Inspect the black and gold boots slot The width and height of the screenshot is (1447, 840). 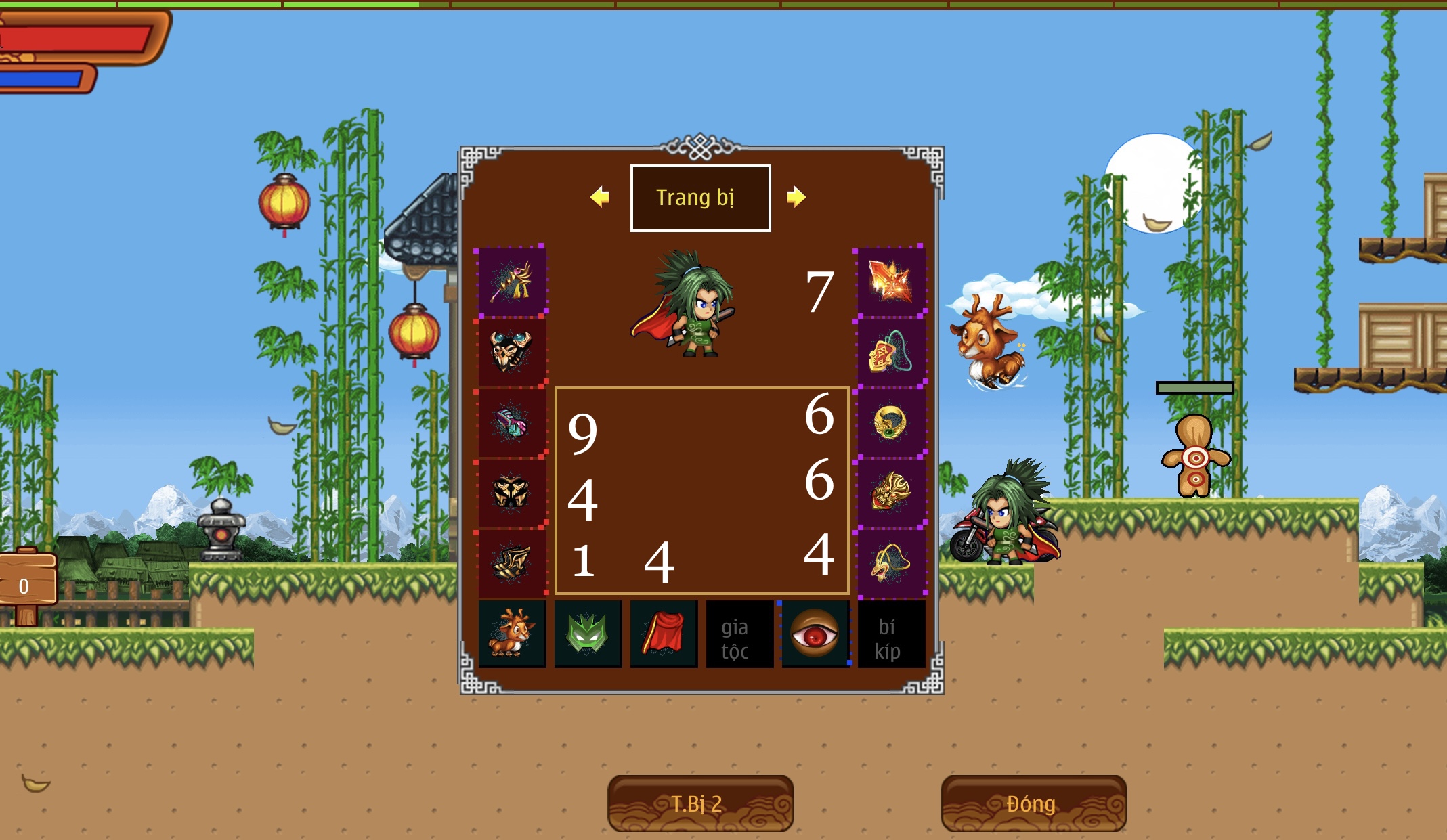[512, 563]
